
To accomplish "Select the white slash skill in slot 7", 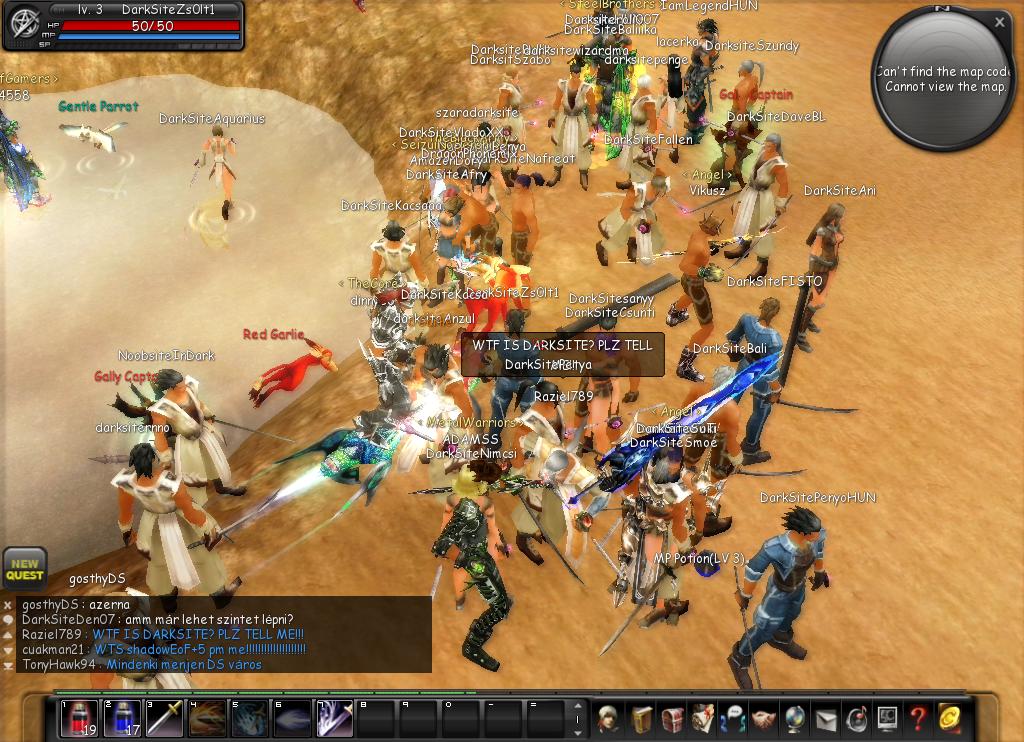I will [x=335, y=718].
